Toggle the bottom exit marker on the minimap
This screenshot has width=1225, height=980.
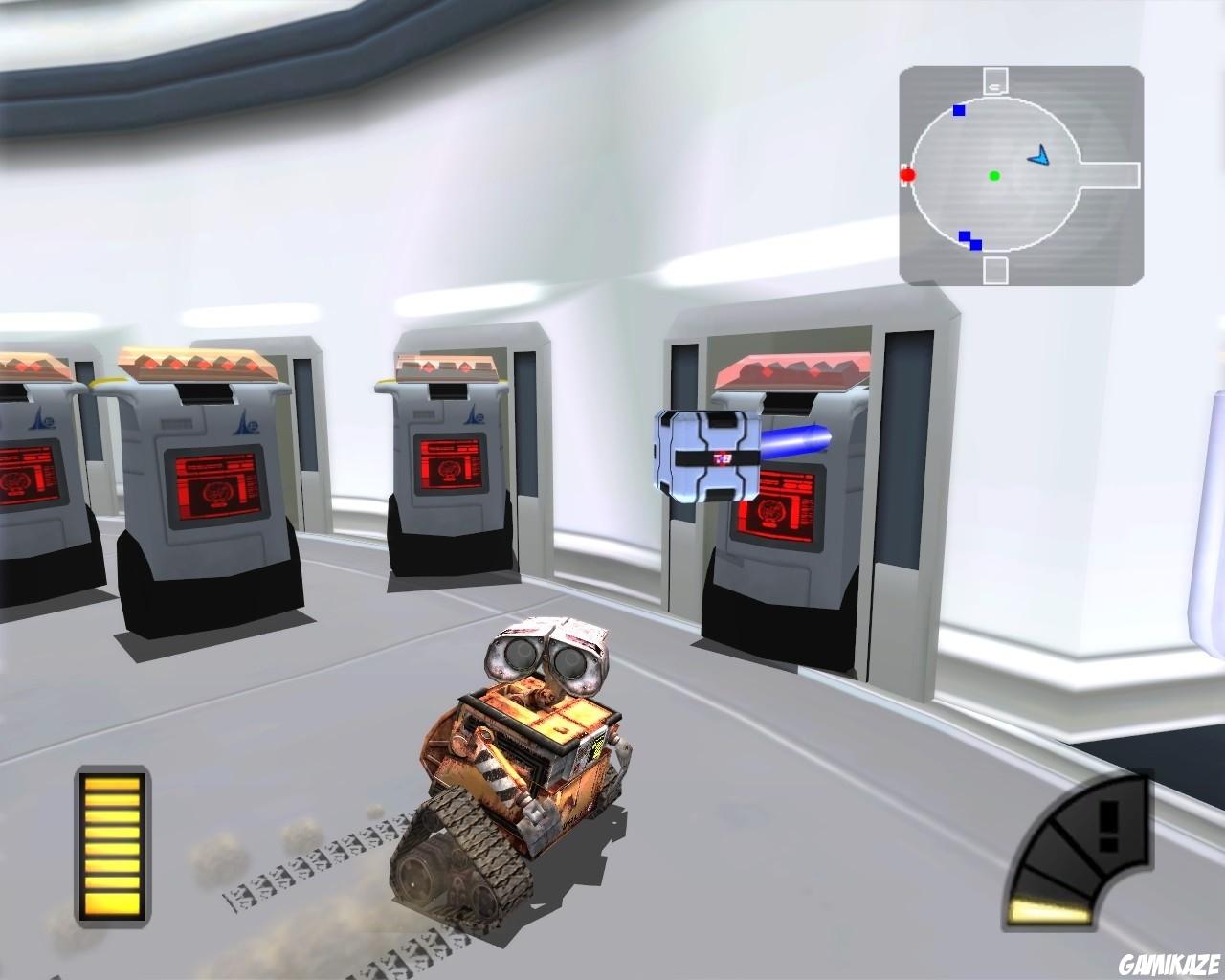pyautogui.click(x=995, y=271)
